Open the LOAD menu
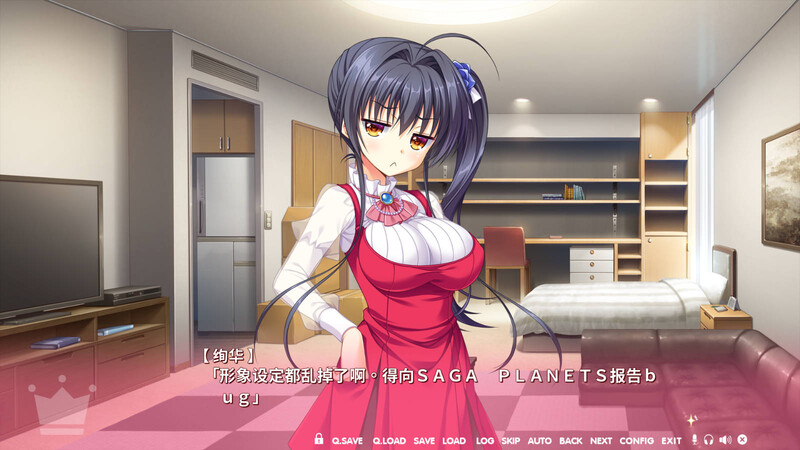Image resolution: width=800 pixels, height=450 pixels. pos(454,440)
